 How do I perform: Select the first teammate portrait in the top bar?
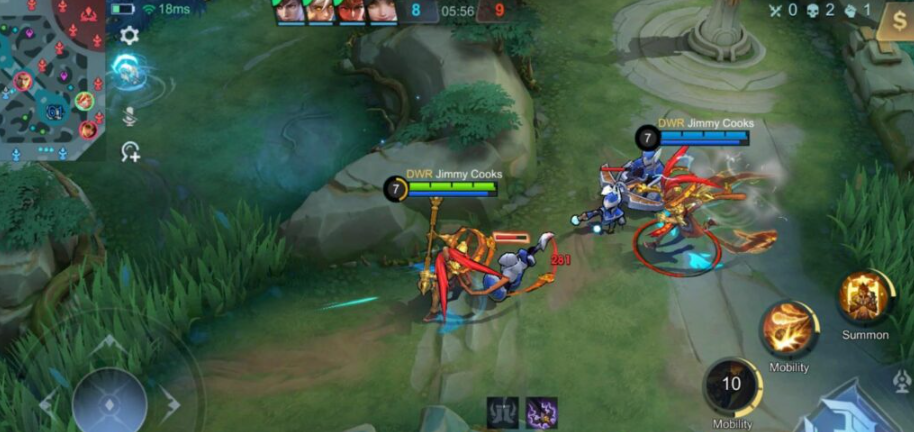(x=290, y=11)
